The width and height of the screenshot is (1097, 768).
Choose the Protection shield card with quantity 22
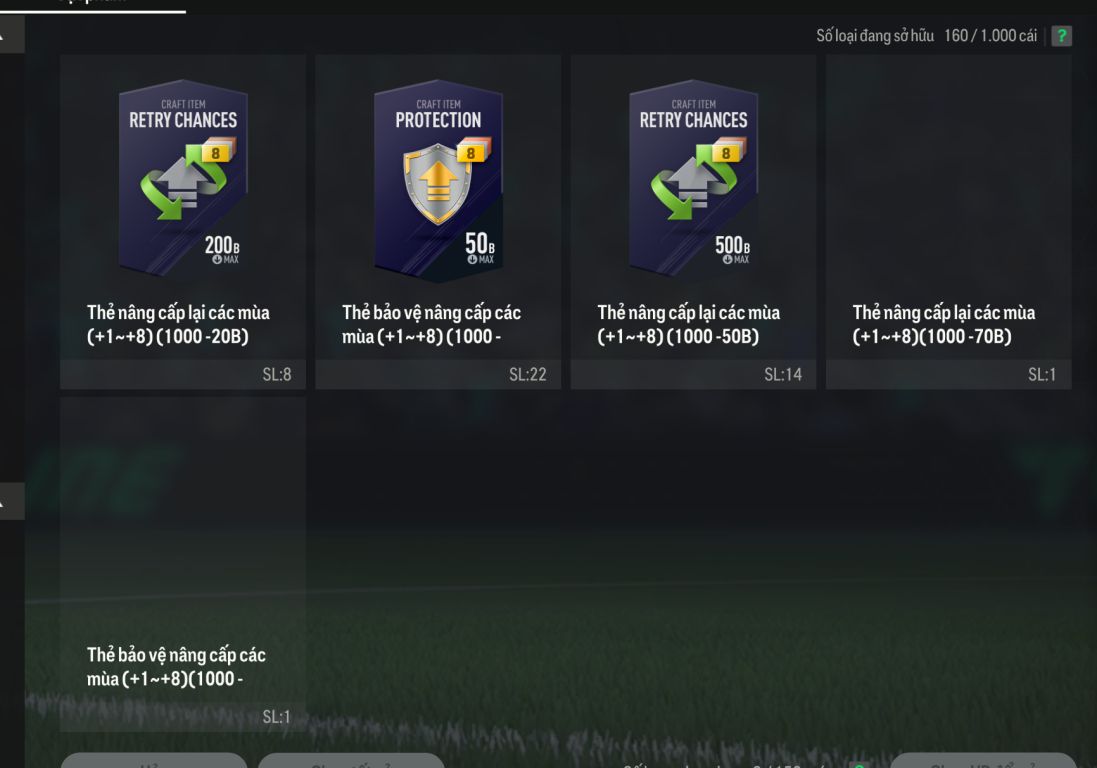438,221
